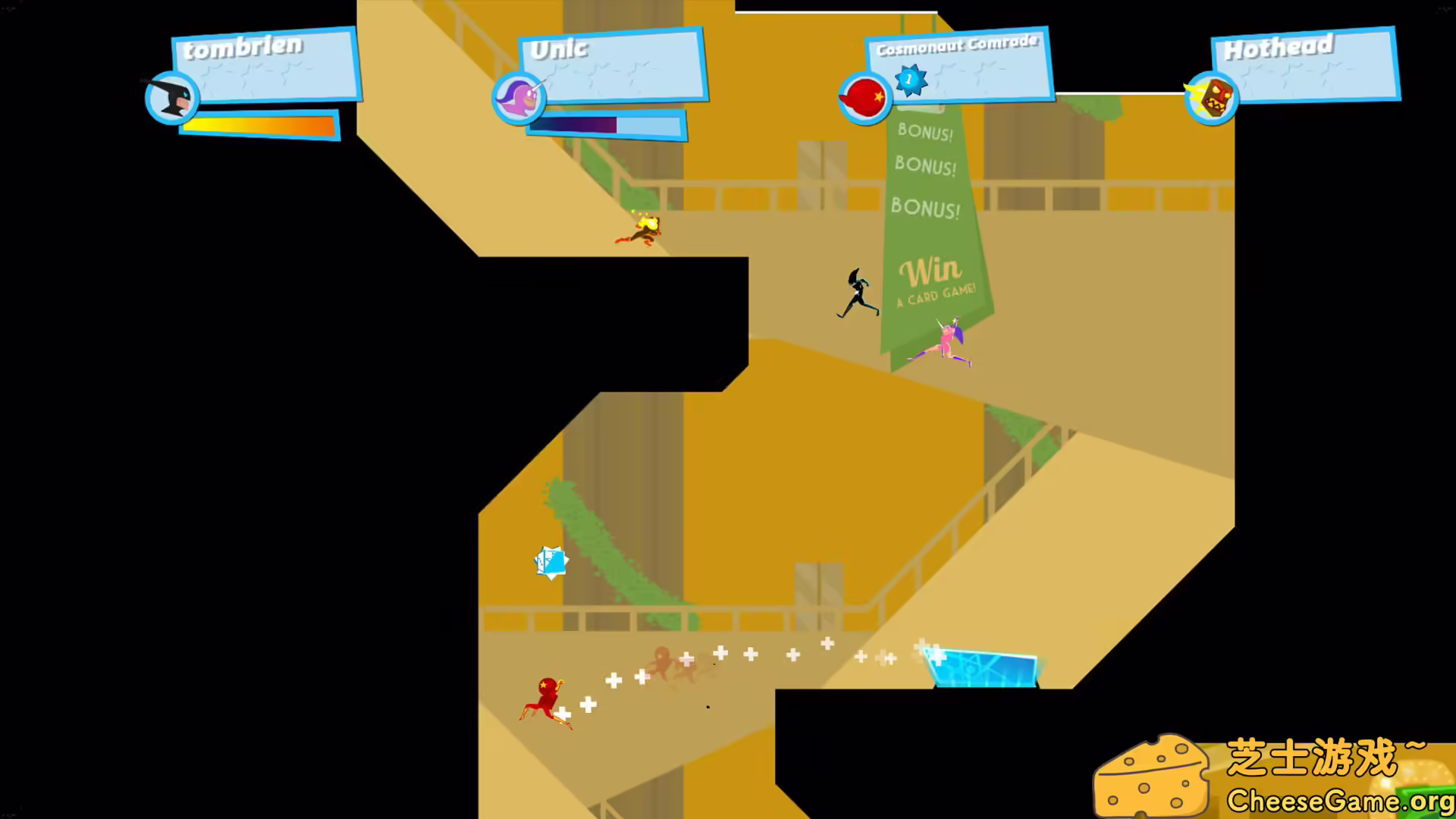Collapse the Cosmonaut Comrade nameplate
Screen dimensions: 1456x819
pos(958,64)
